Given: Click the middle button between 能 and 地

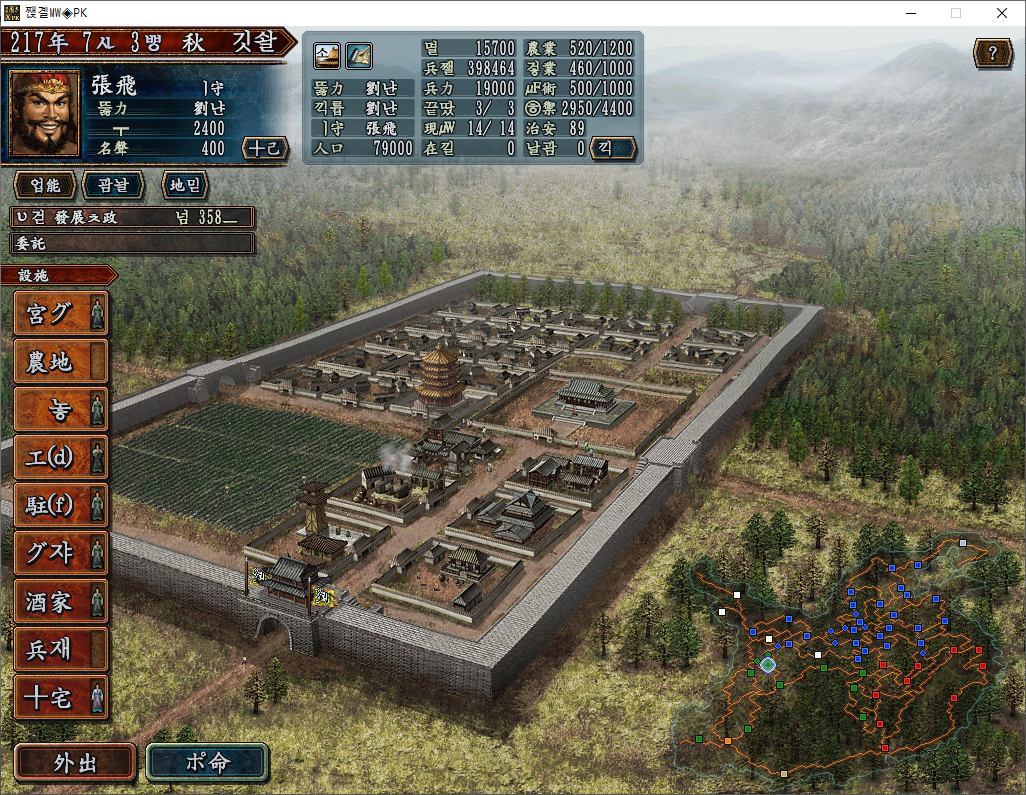Looking at the screenshot, I should [x=112, y=185].
